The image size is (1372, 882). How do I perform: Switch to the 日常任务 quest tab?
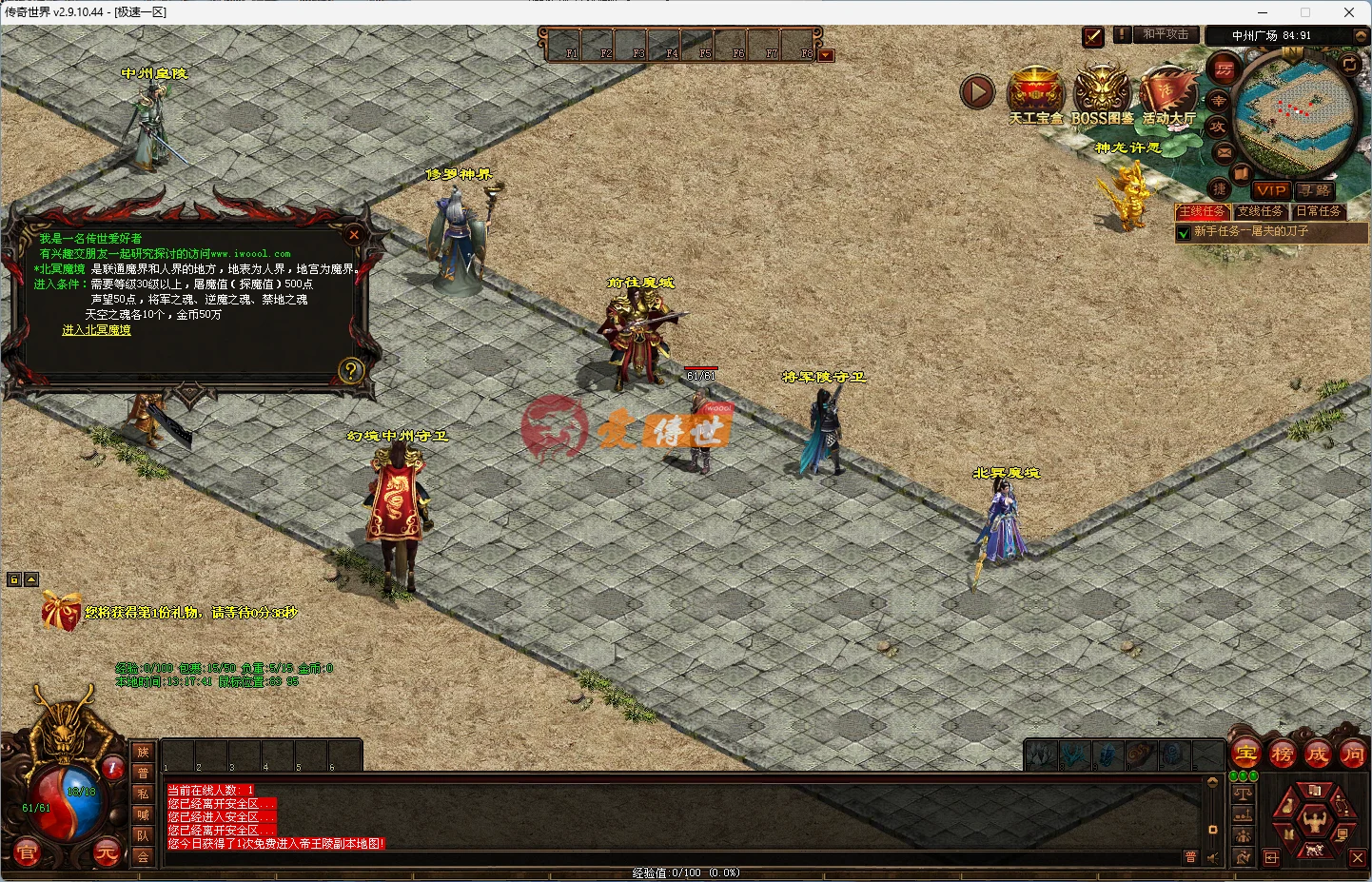pyautogui.click(x=1319, y=211)
